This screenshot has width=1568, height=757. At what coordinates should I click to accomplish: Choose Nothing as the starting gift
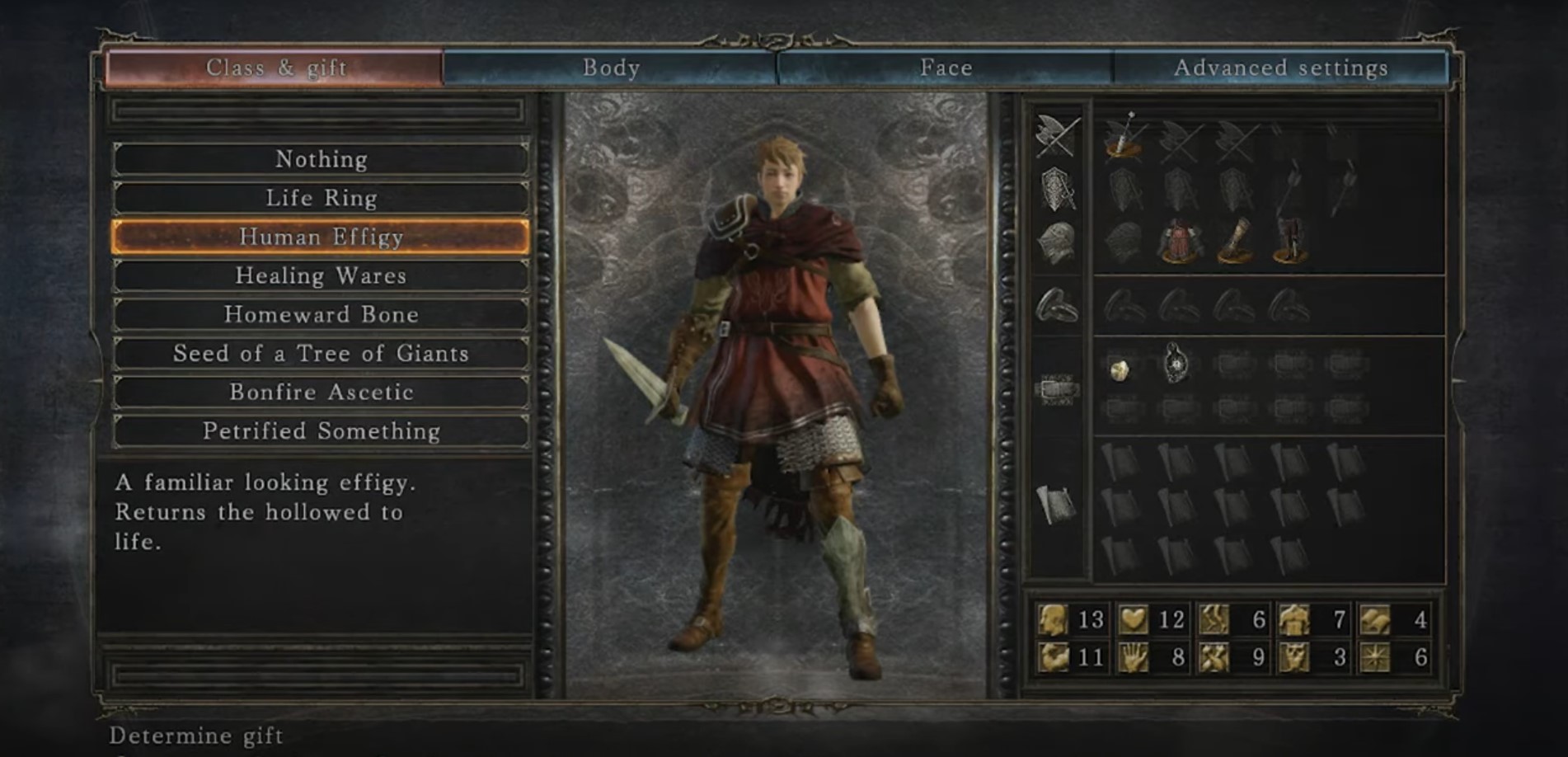(321, 159)
